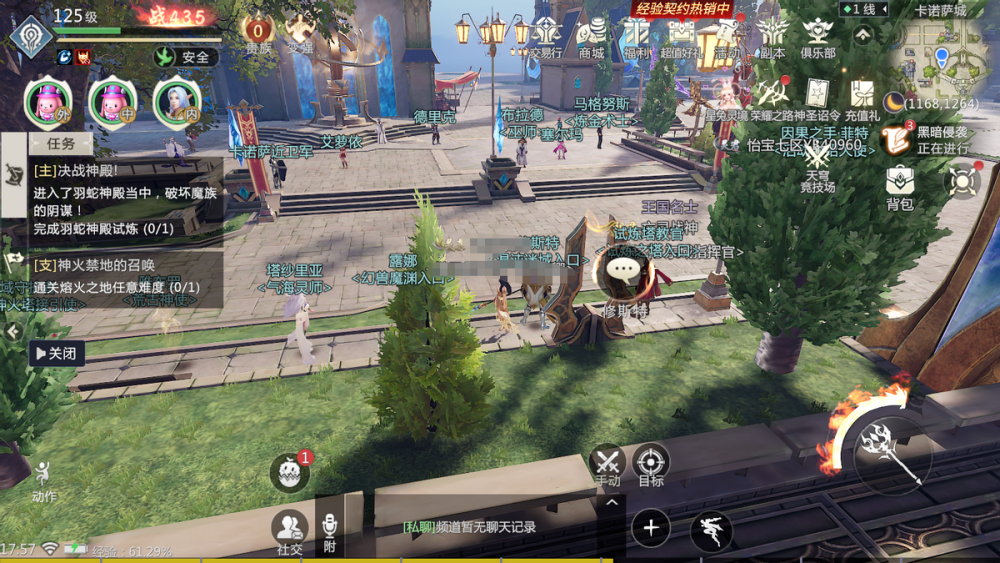Open the 活动 events scroll icon
Viewport: 1000px width, 563px height.
coord(726,35)
